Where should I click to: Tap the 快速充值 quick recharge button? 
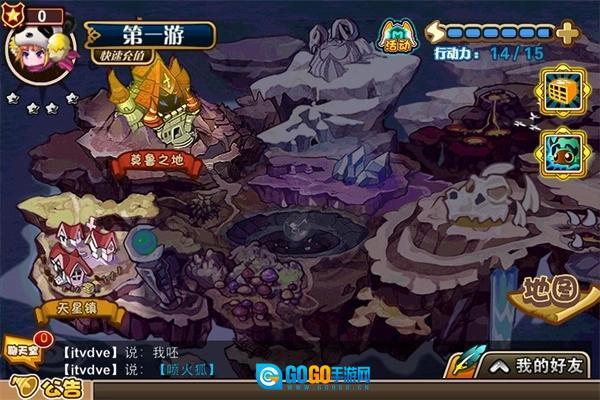pos(128,57)
